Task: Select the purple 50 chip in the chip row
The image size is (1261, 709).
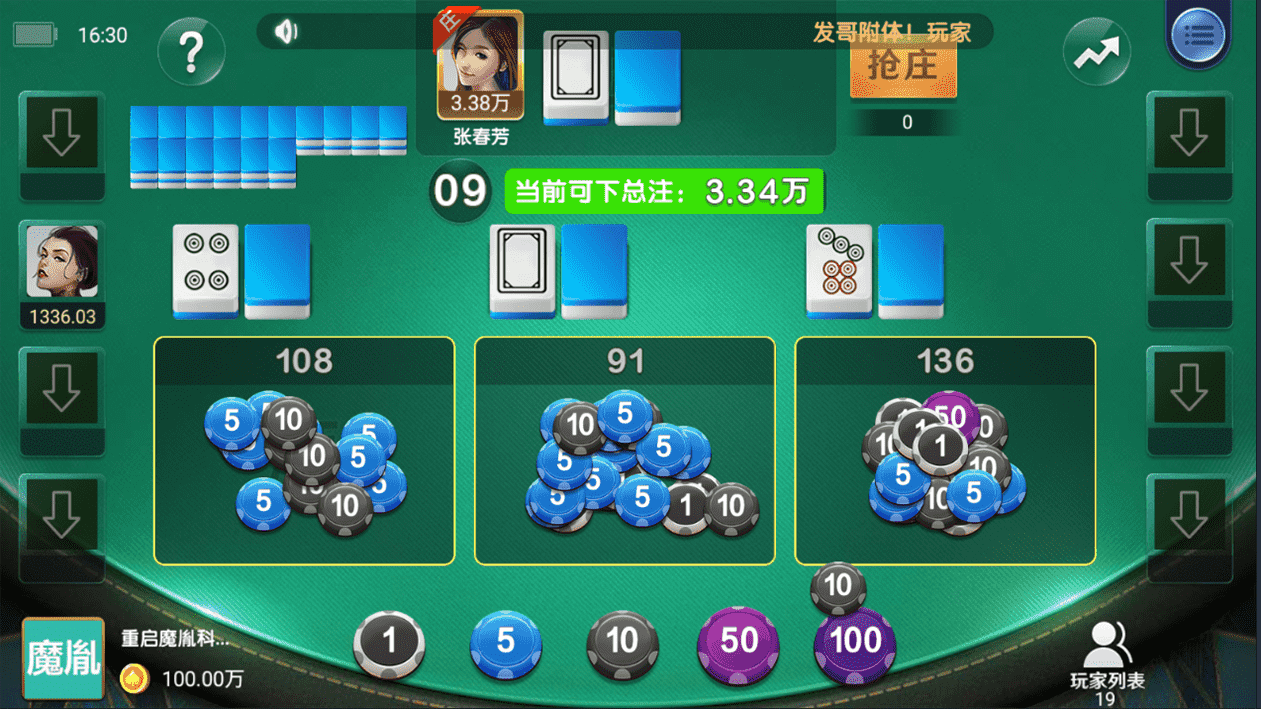Action: (x=738, y=642)
